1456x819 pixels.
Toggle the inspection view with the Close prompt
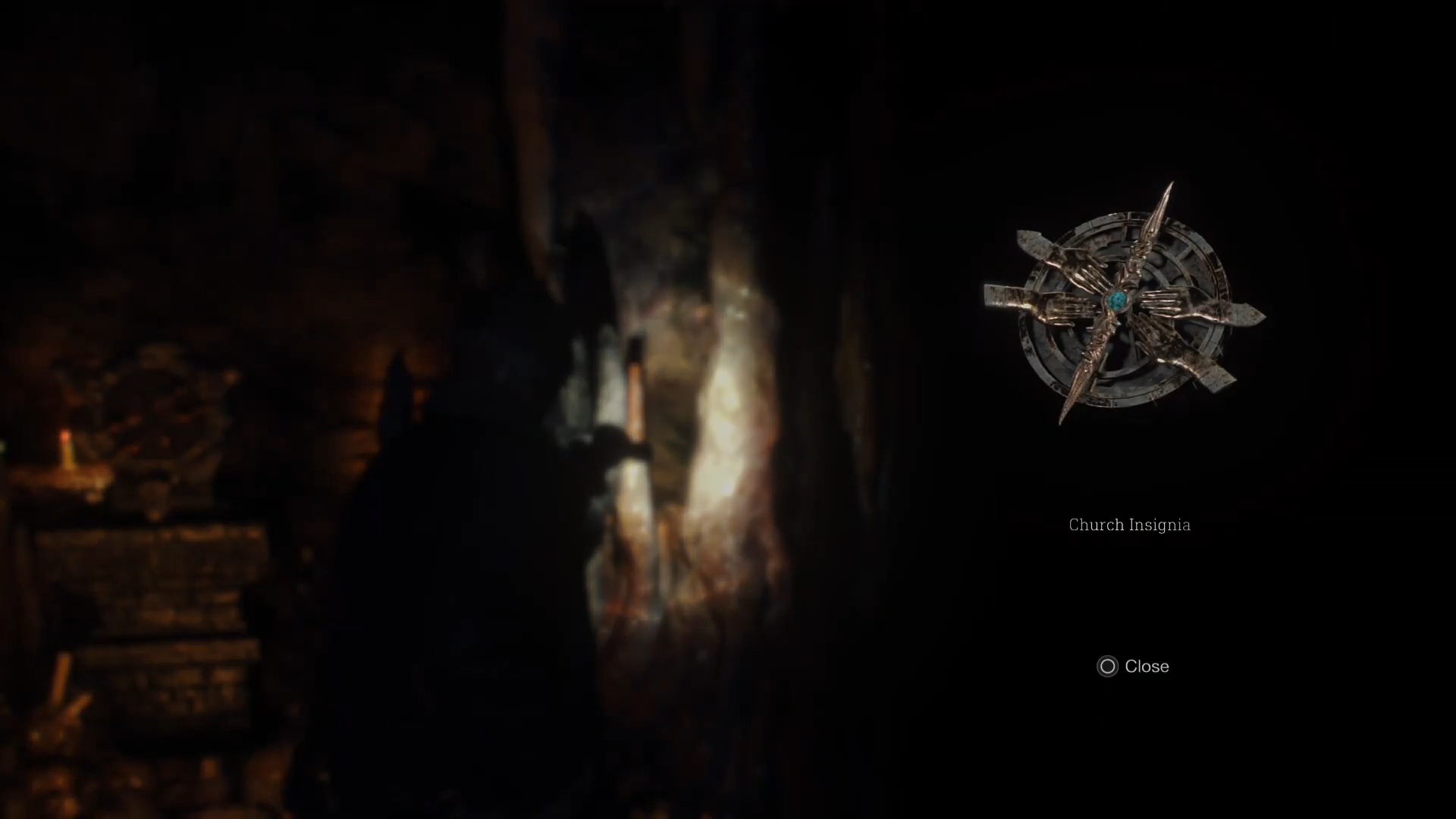pos(1133,667)
